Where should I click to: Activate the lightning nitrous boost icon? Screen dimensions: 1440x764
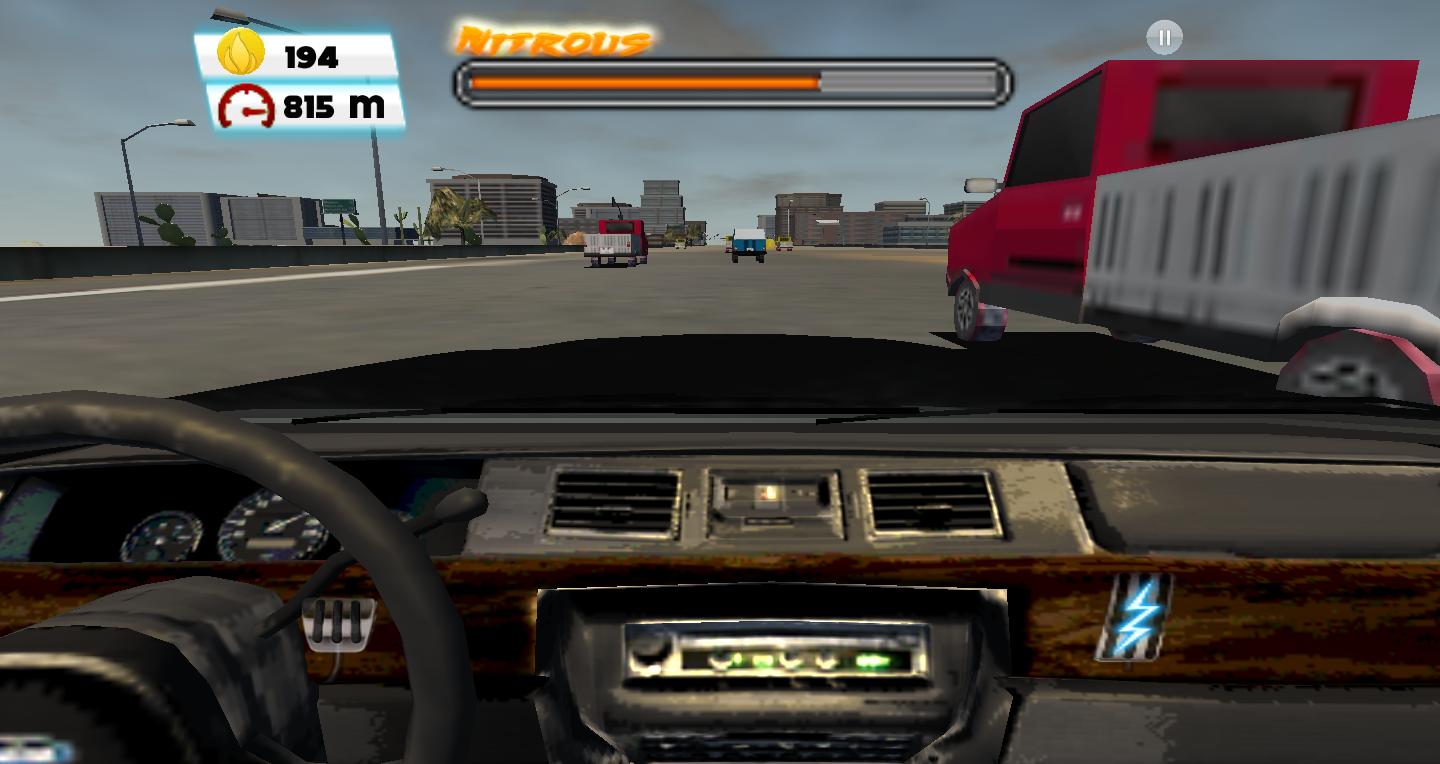1135,615
